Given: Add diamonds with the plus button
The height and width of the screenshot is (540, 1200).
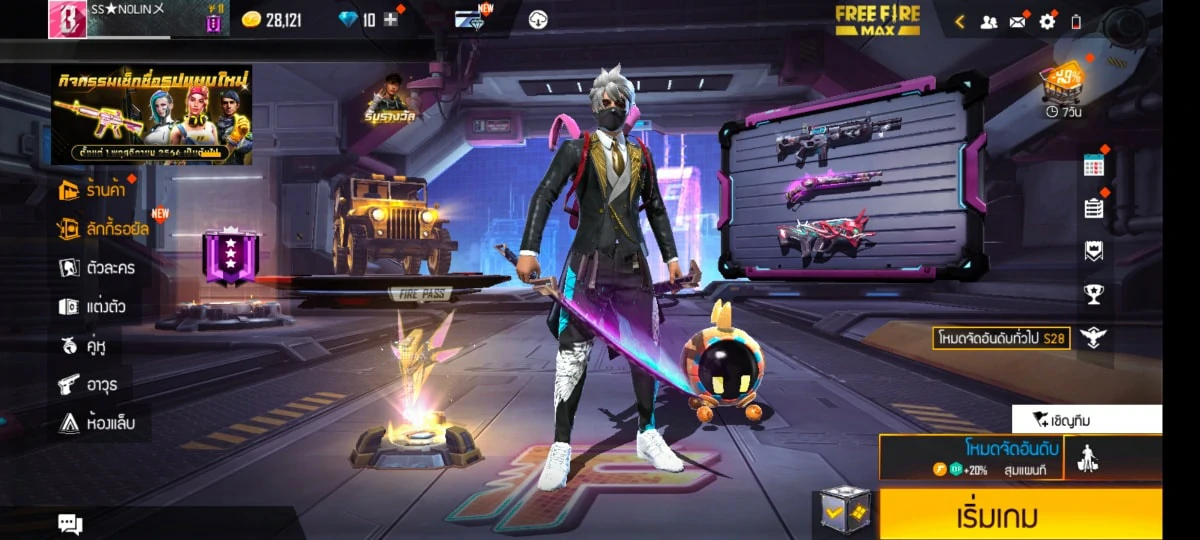Looking at the screenshot, I should coord(390,20).
